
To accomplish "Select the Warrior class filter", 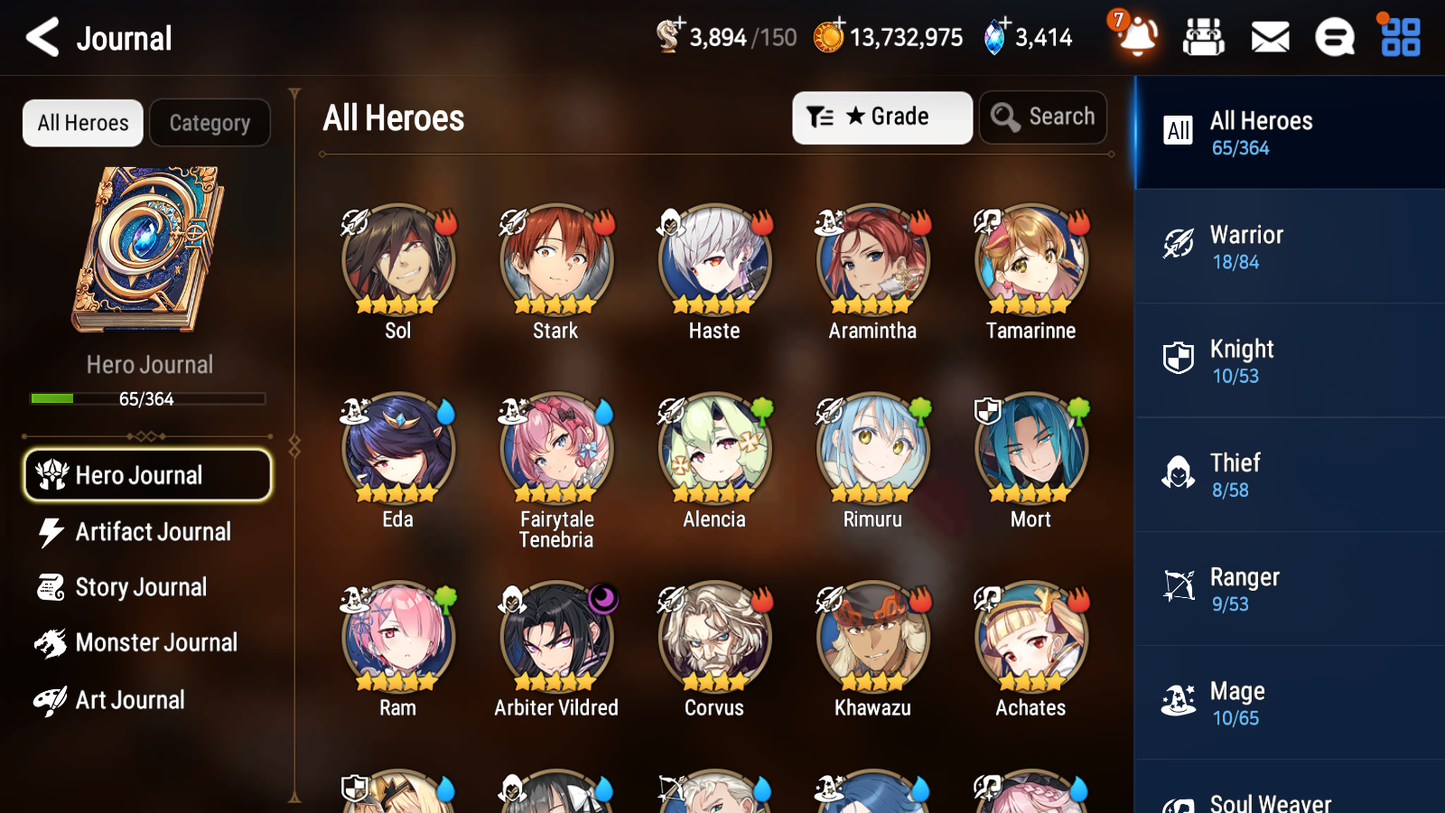I will click(1289, 247).
